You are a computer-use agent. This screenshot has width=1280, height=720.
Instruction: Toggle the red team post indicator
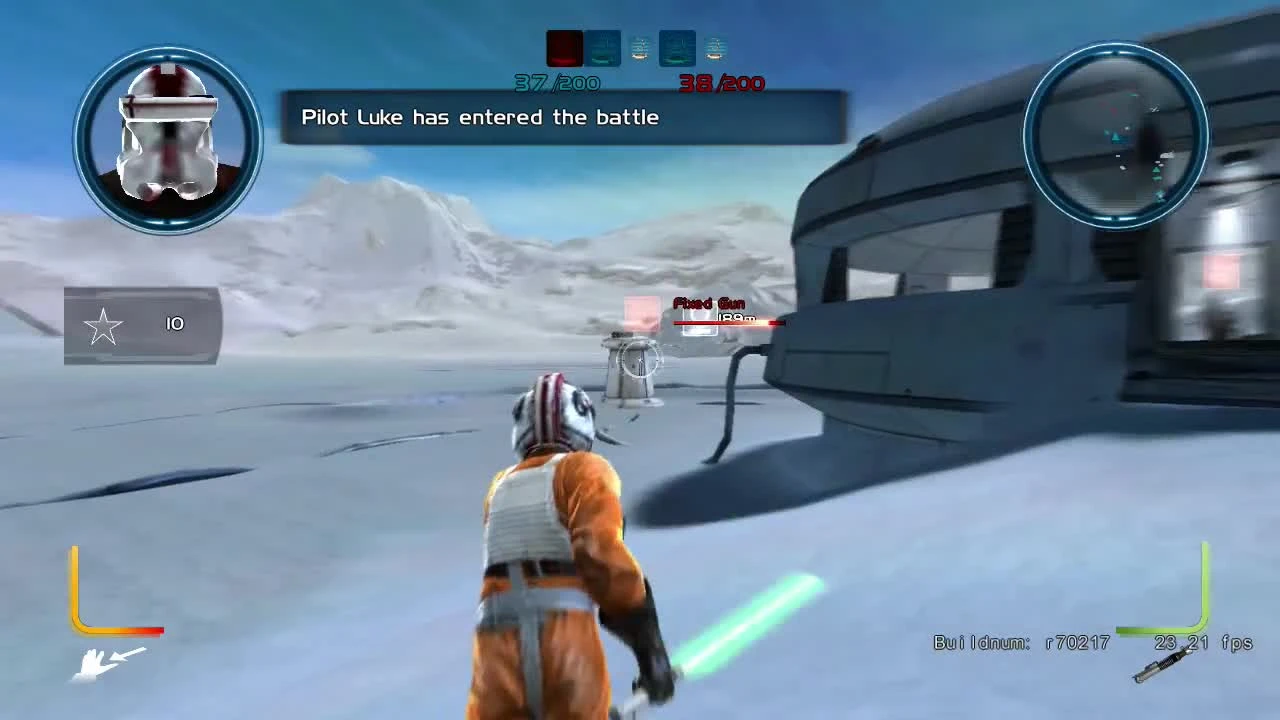tap(563, 47)
